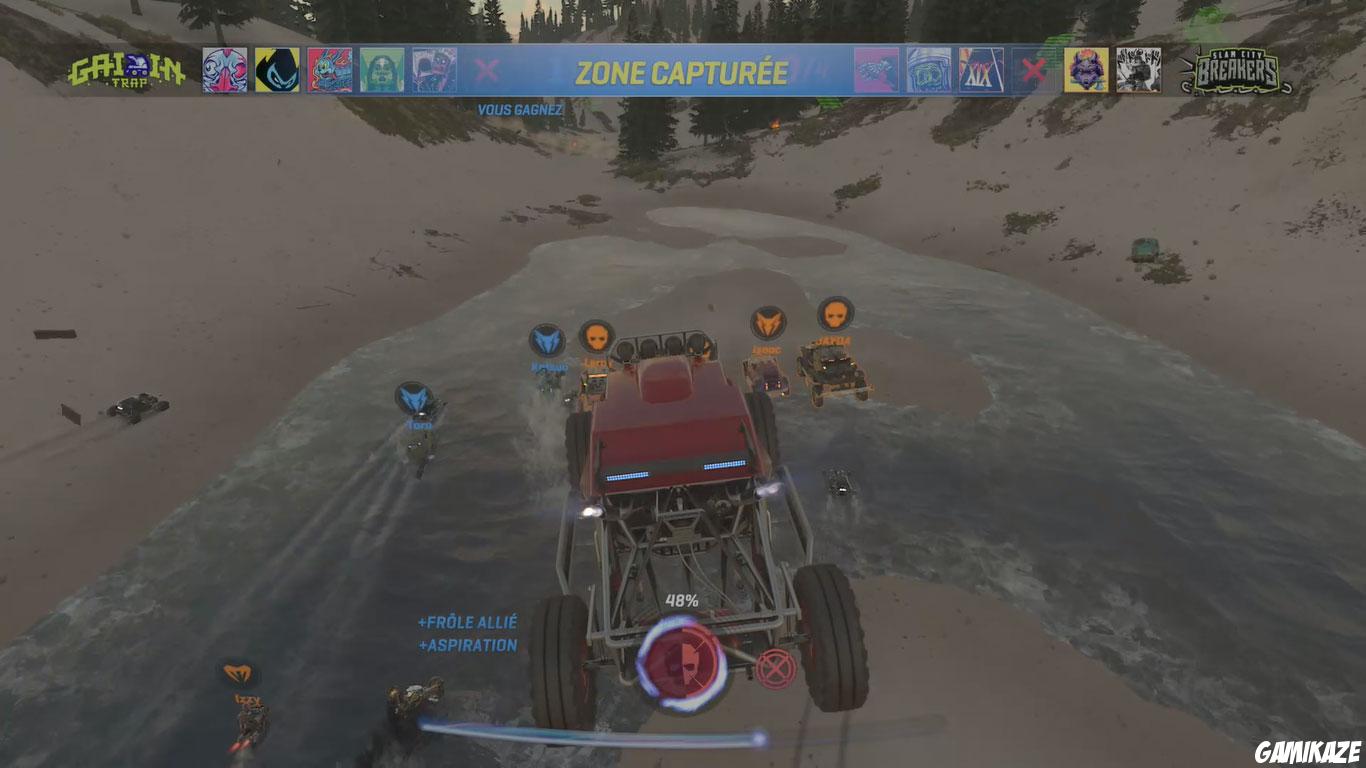1366x768 pixels.
Task: Select the skull ability icon below the boost gauge
Action: pyautogui.click(x=684, y=663)
